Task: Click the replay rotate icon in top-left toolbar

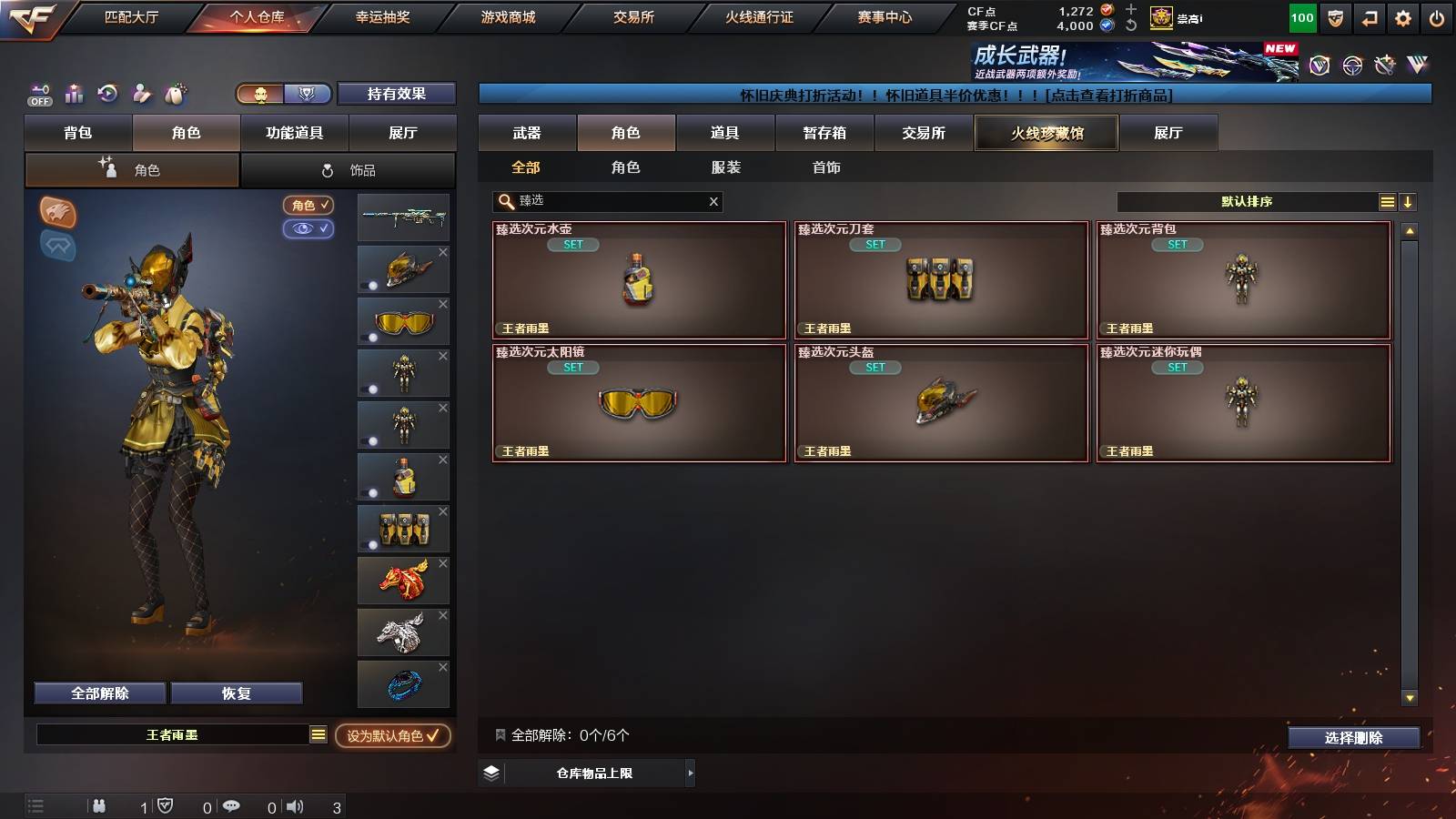Action: point(107,92)
